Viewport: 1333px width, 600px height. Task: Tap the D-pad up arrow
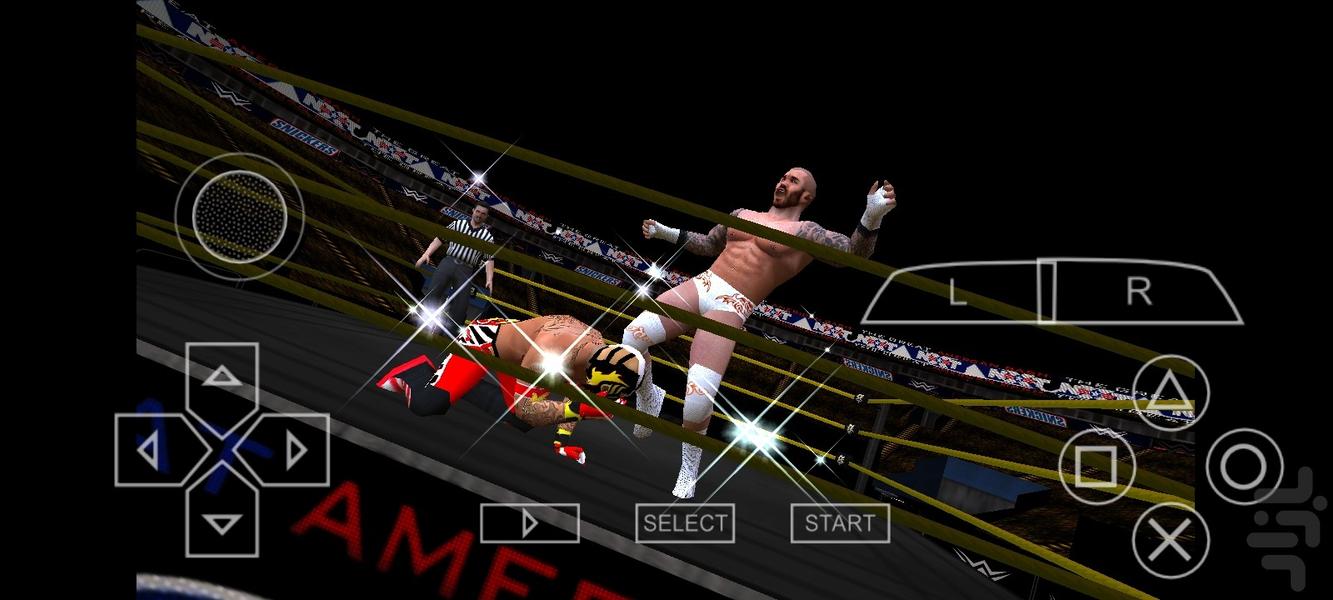(222, 377)
